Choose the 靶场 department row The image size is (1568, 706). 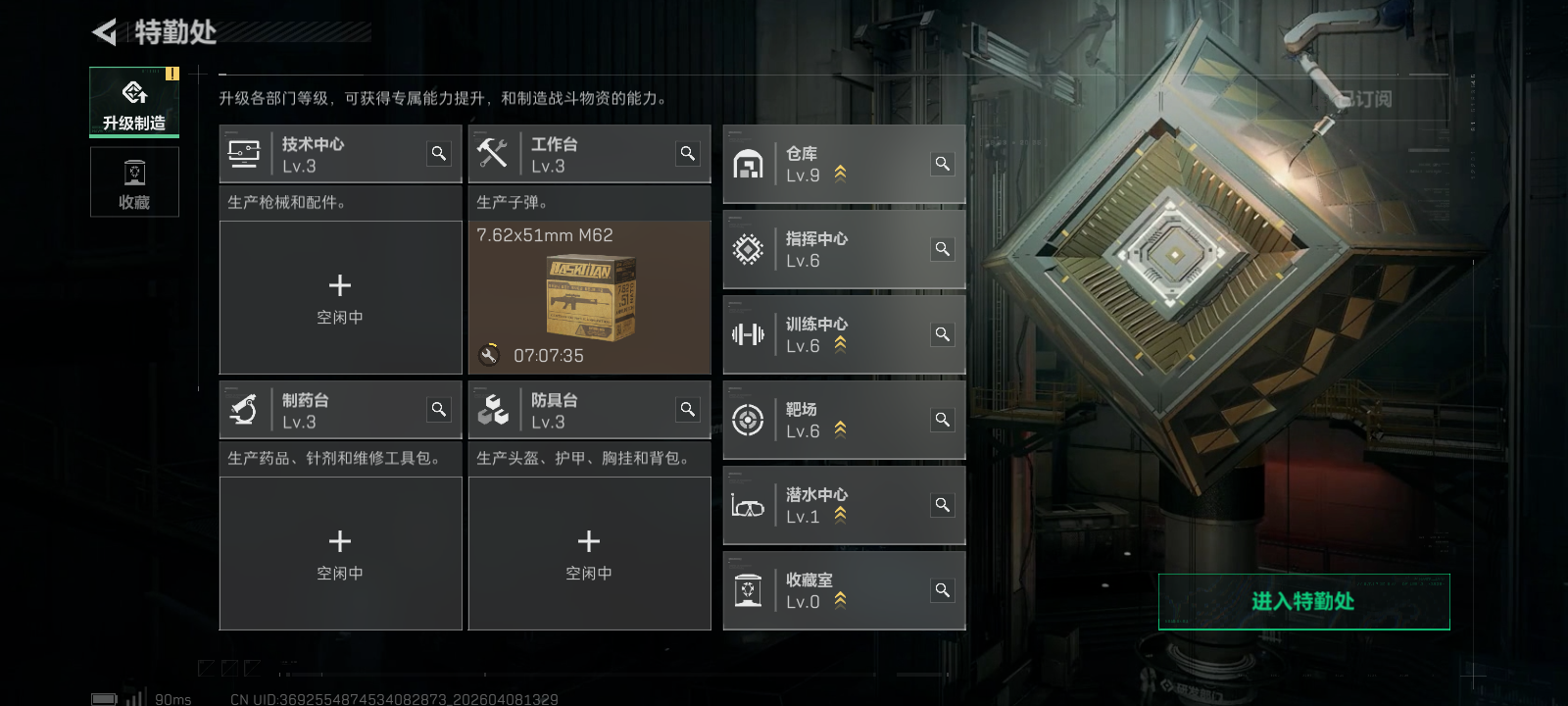click(843, 420)
